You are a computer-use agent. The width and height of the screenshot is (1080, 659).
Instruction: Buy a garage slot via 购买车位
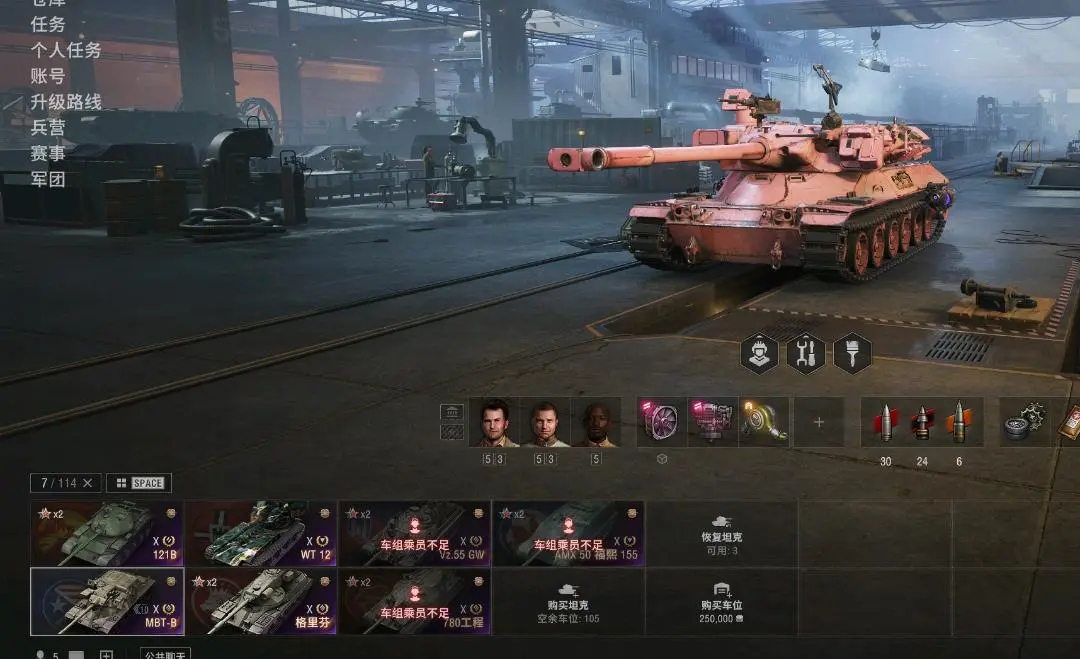click(x=721, y=602)
